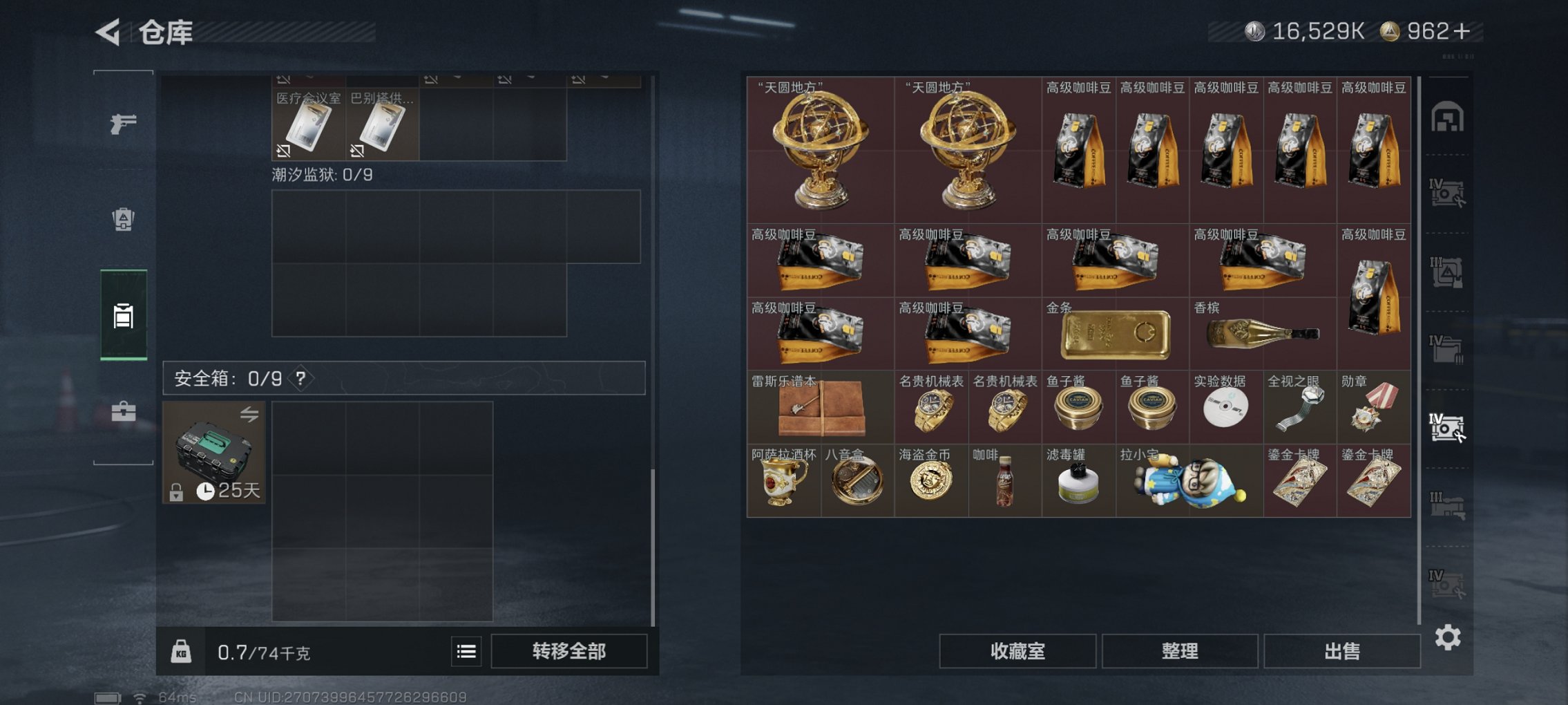Screen dimensions: 1568x705
Task: Expand the leftmost chevron dropdown at panel top
Action: [x=309, y=78]
